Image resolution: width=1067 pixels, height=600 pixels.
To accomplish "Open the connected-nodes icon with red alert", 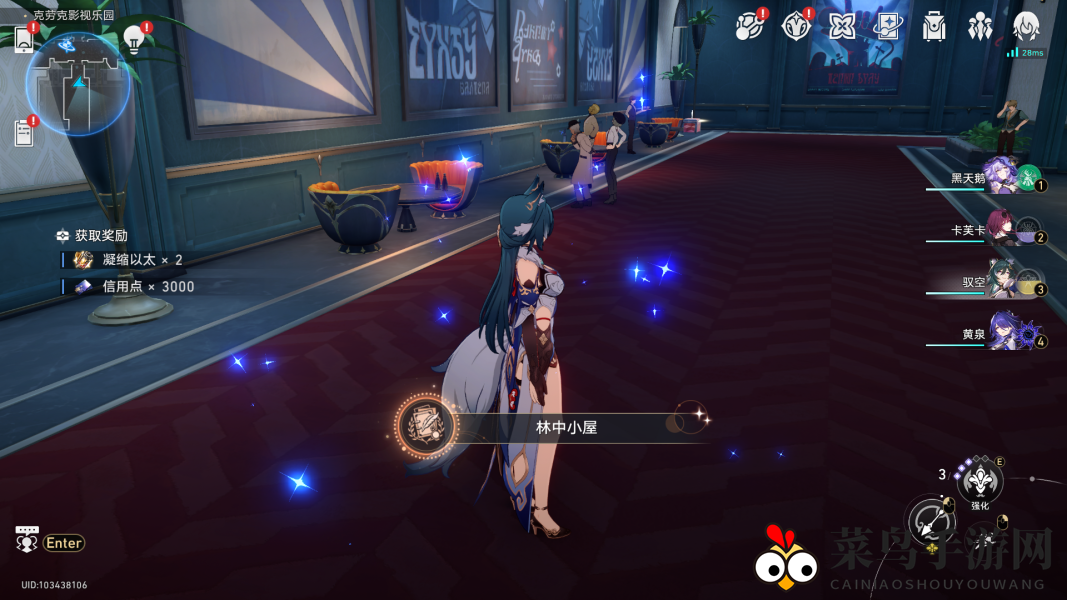I will click(748, 26).
